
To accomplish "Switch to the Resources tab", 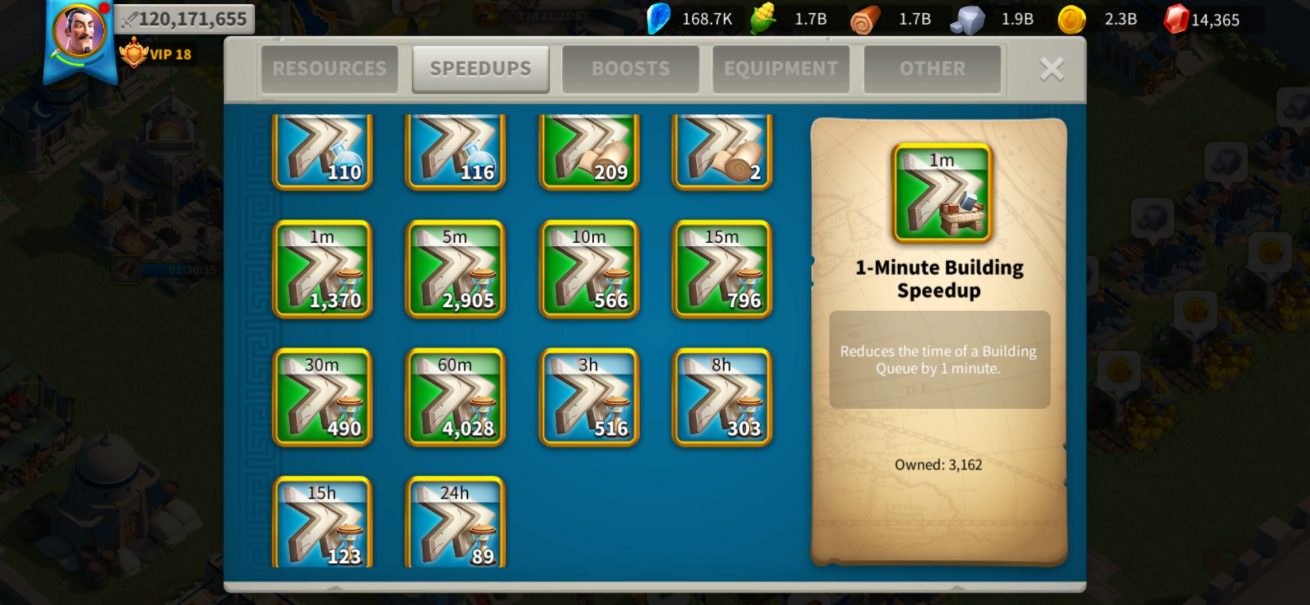I will (329, 69).
